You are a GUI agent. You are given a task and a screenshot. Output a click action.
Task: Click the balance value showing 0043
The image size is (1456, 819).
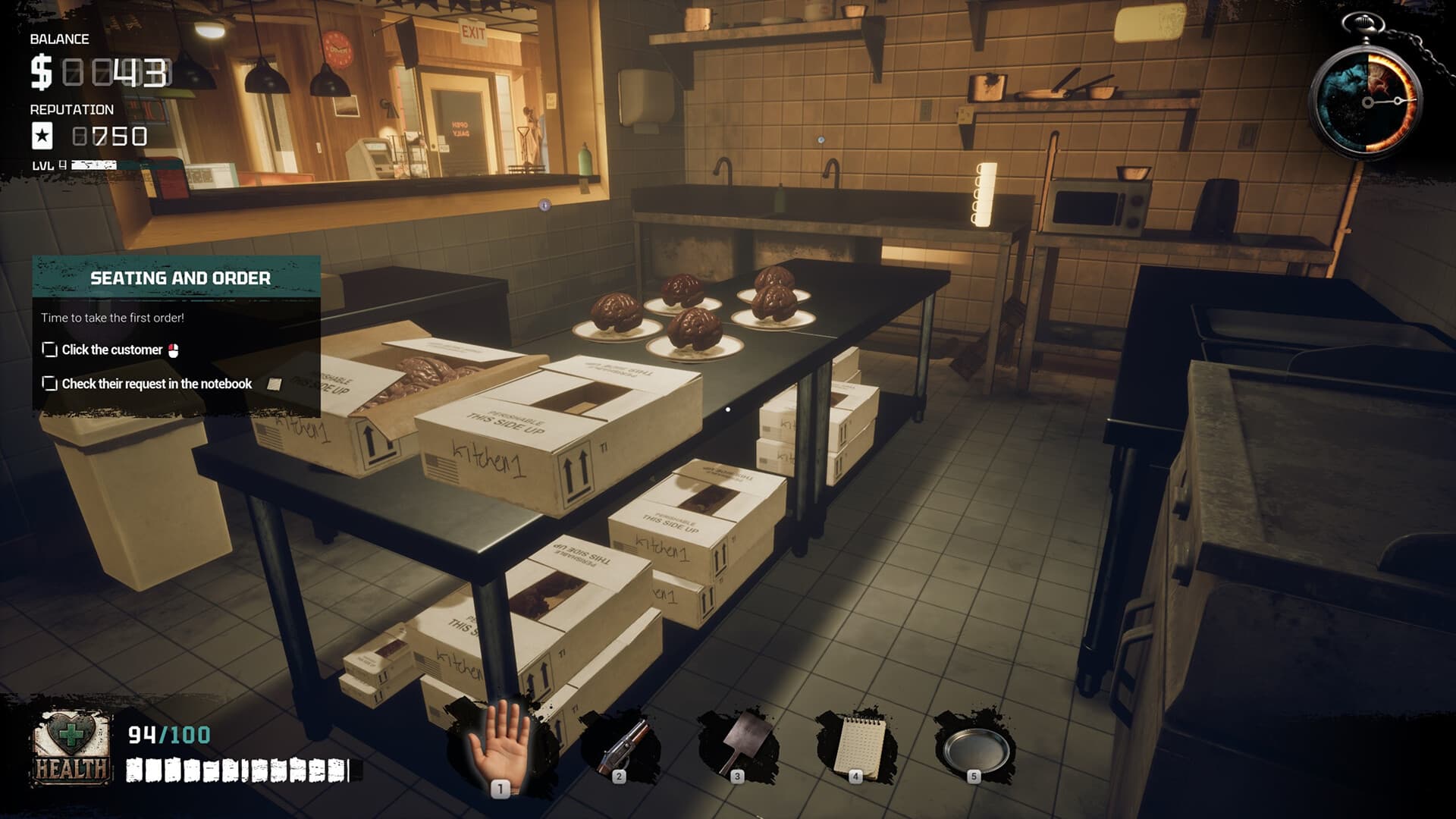[114, 74]
